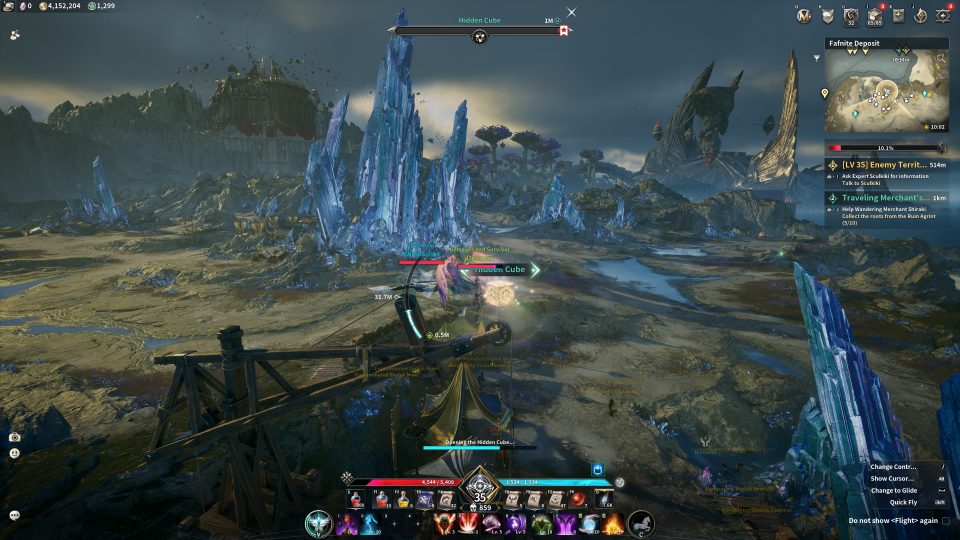Open the shield-shaped icon in the top menu

pyautogui.click(x=827, y=15)
